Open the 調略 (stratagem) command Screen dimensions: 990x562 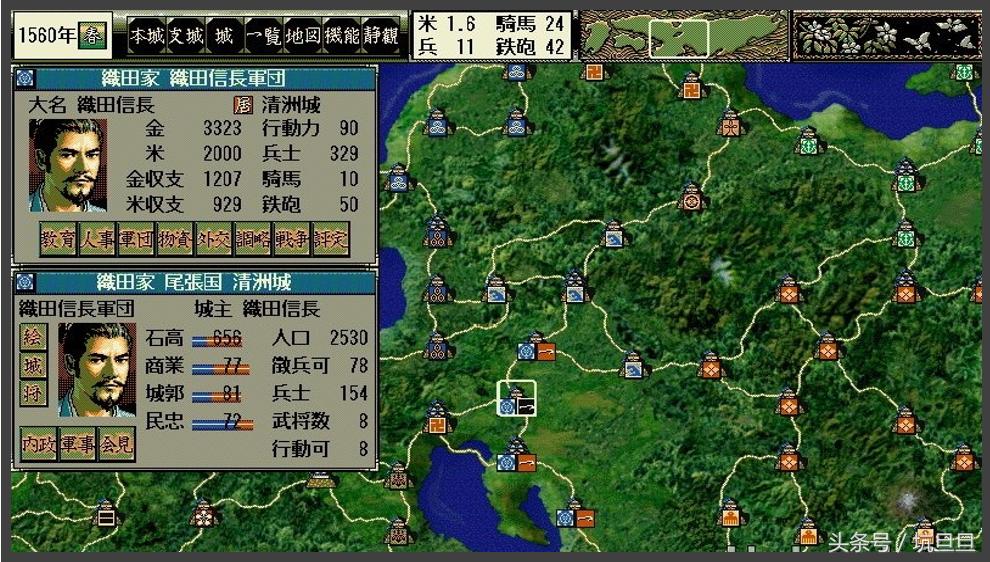(x=253, y=239)
